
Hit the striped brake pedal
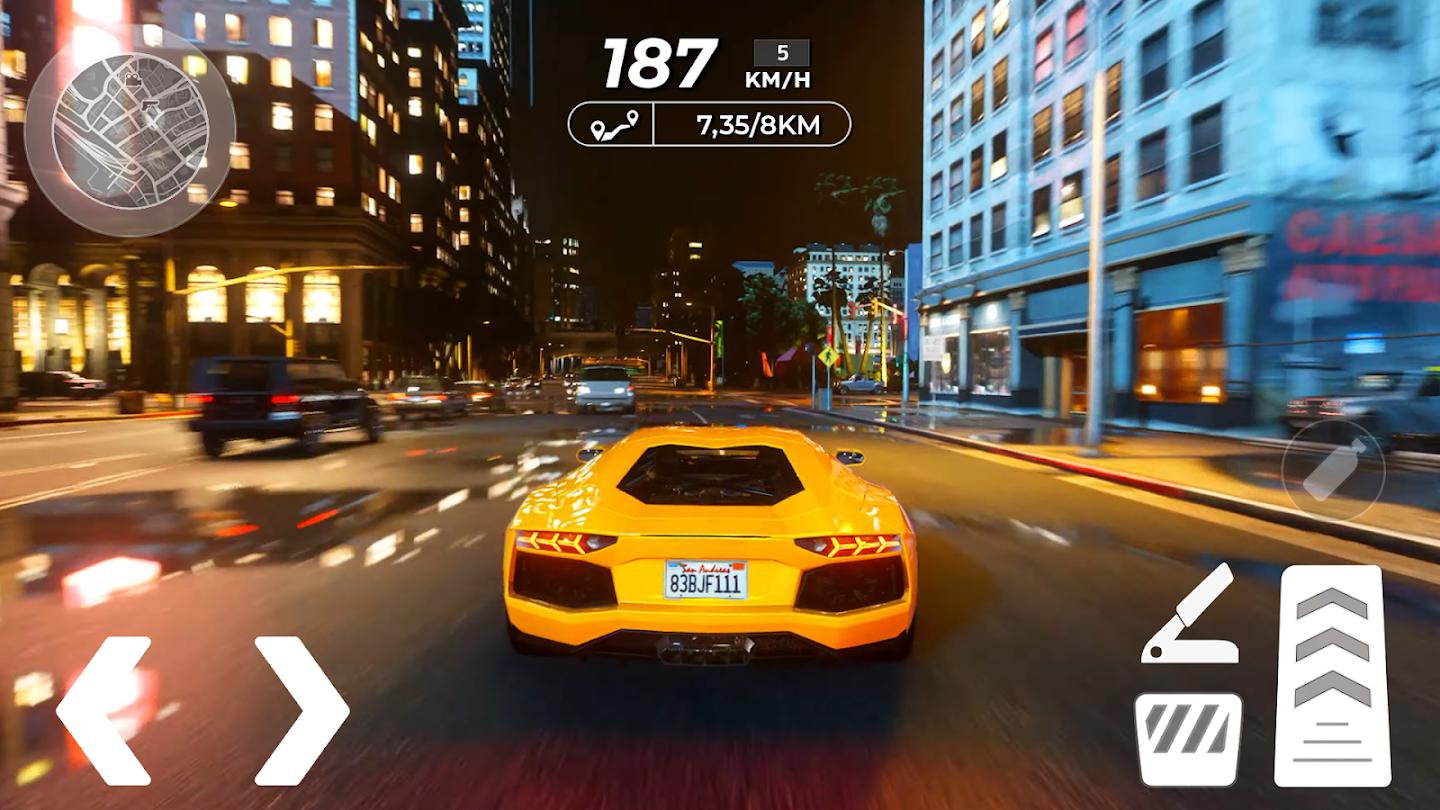tap(1188, 739)
